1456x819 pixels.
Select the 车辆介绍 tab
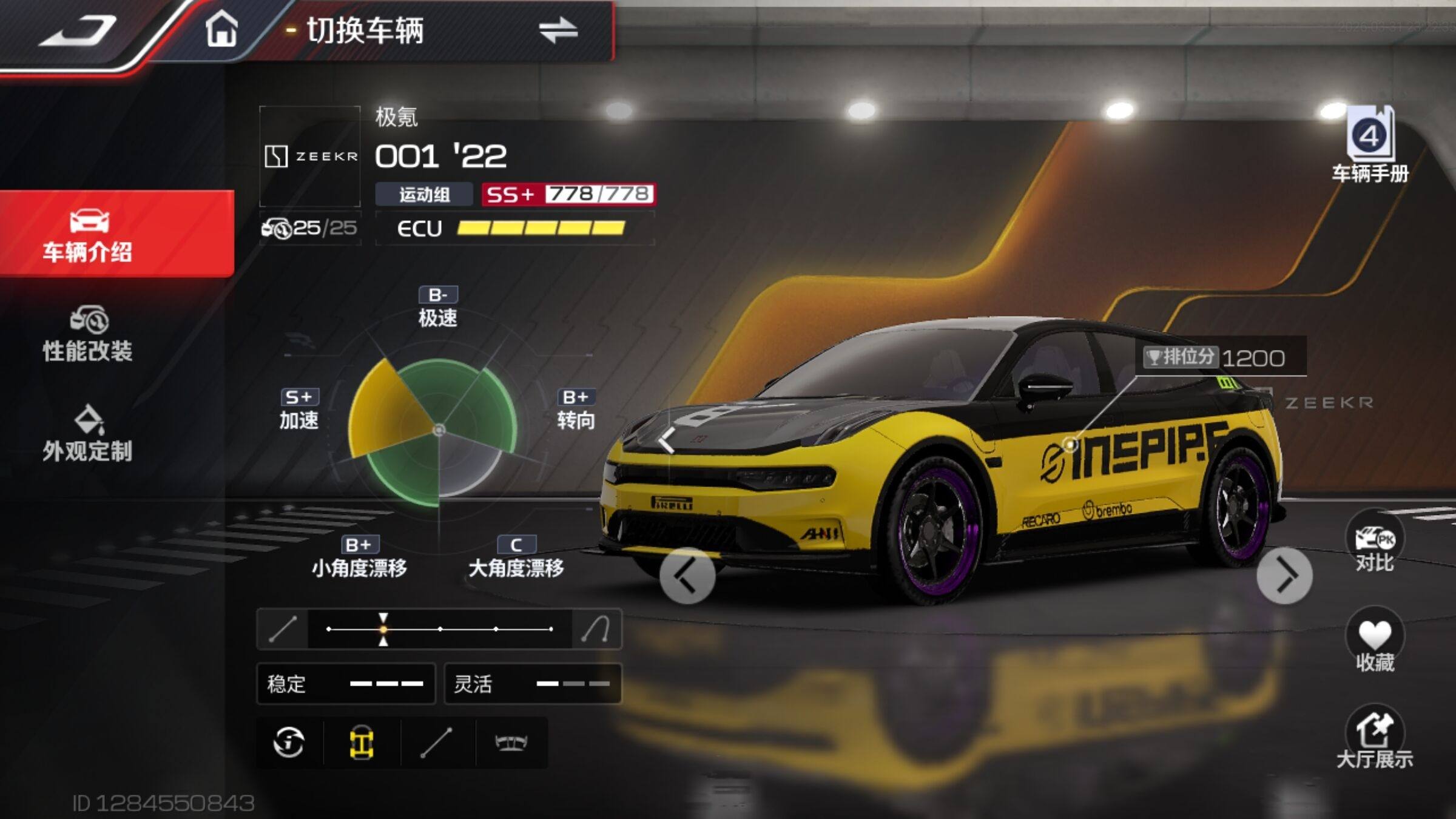point(88,235)
